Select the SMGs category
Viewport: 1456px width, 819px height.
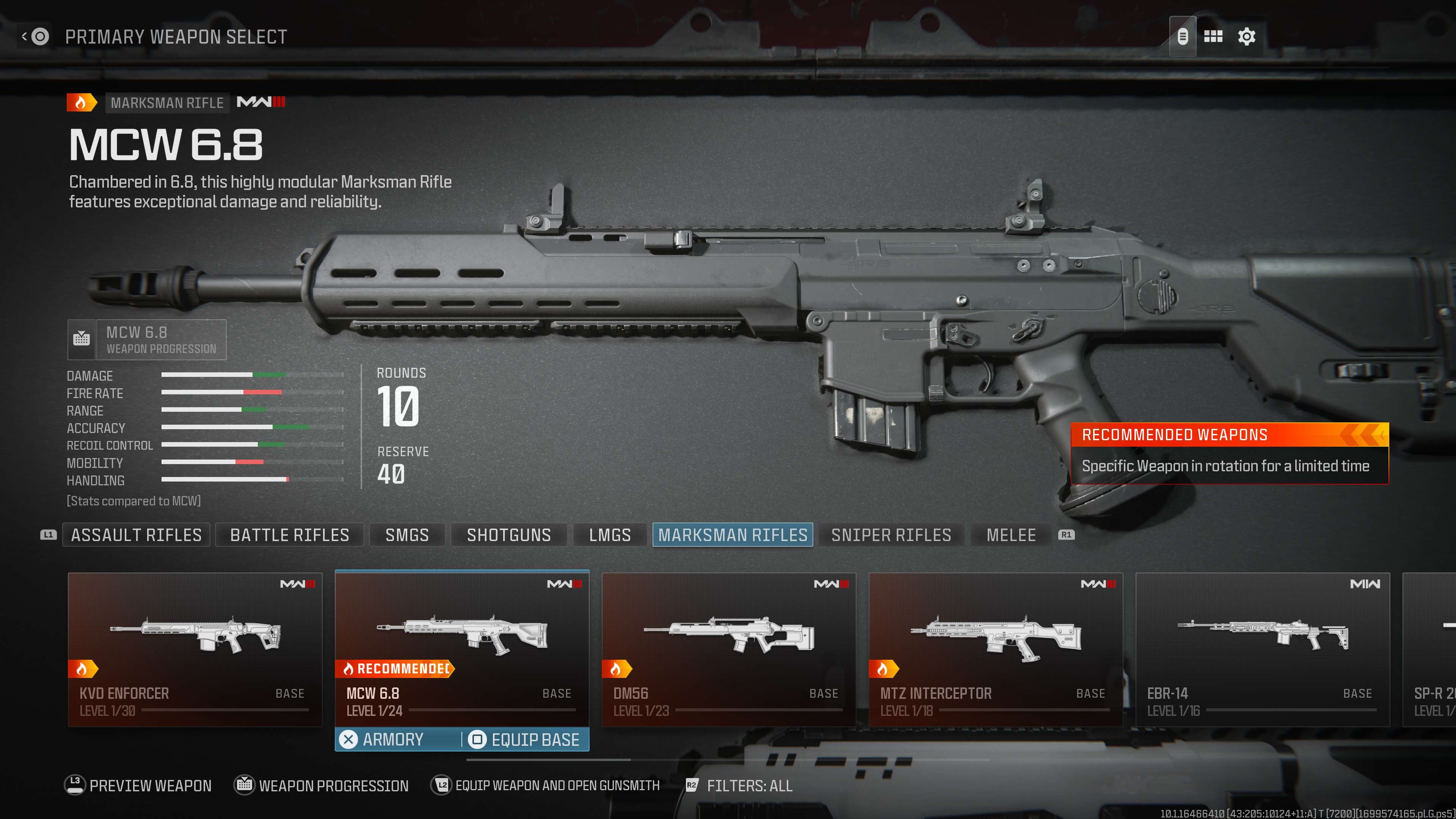pos(407,535)
